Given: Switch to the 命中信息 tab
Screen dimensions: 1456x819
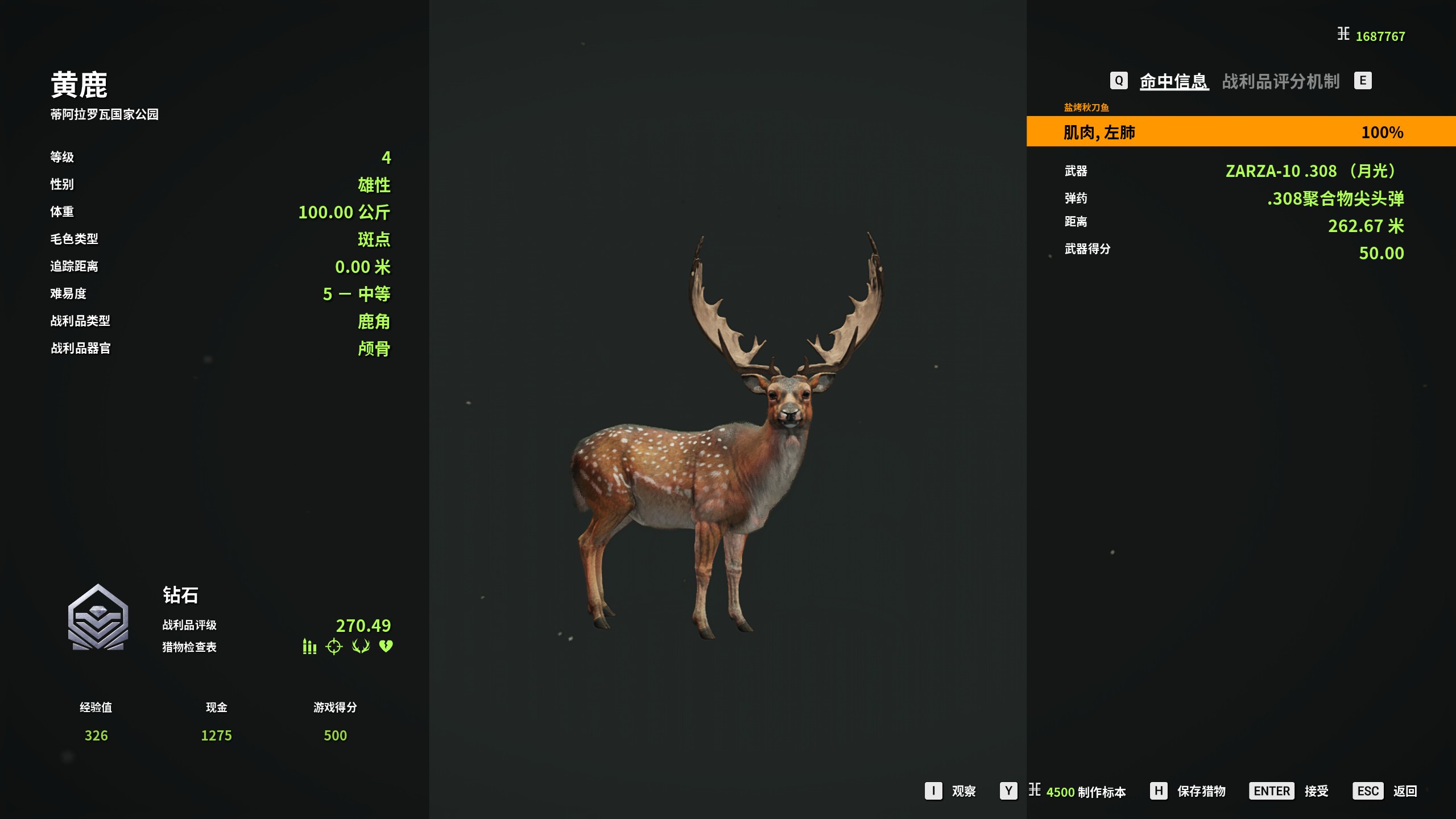Looking at the screenshot, I should (1173, 81).
